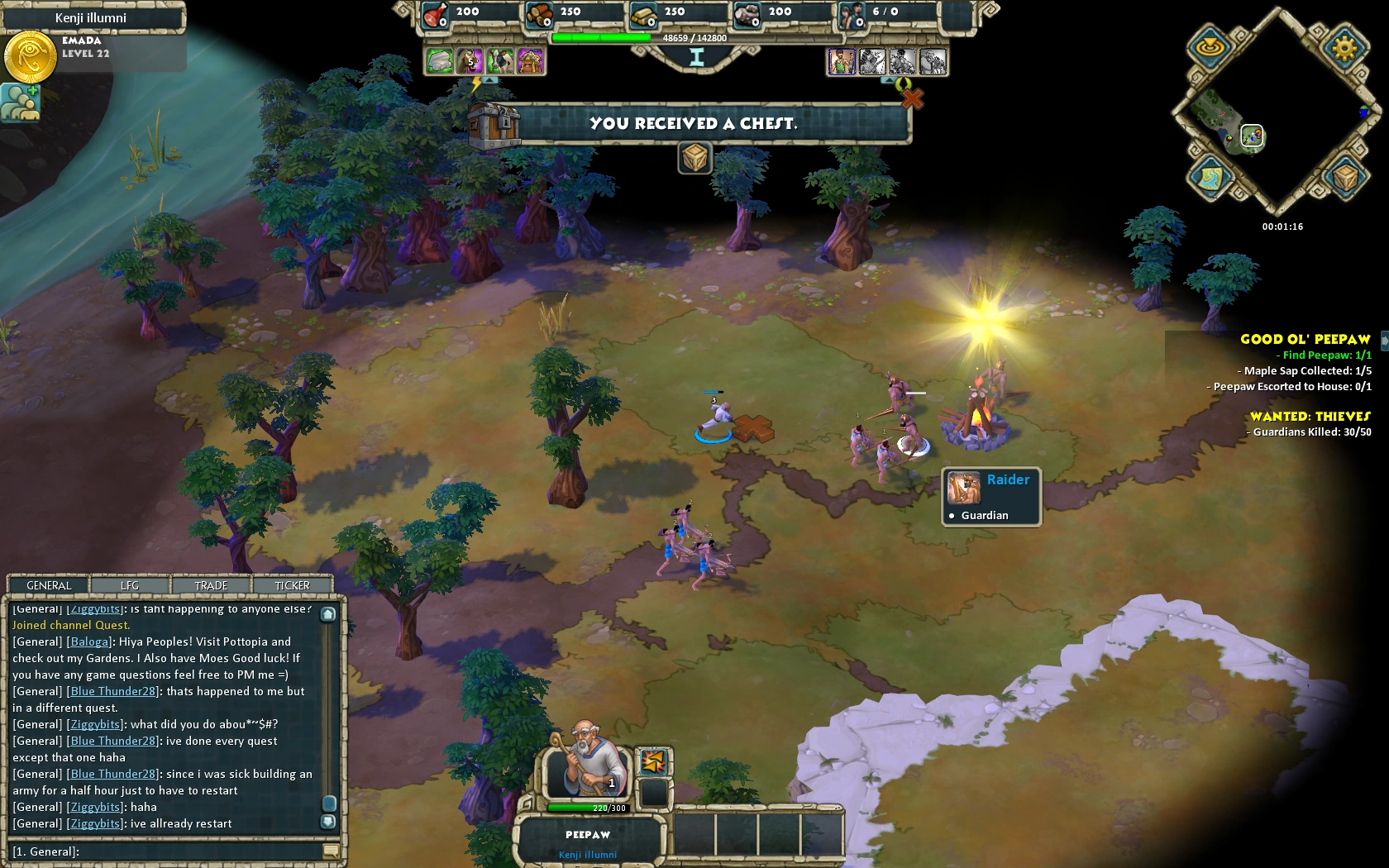The width and height of the screenshot is (1389, 868).
Task: Click the meat resource counter icon
Action: (434, 15)
